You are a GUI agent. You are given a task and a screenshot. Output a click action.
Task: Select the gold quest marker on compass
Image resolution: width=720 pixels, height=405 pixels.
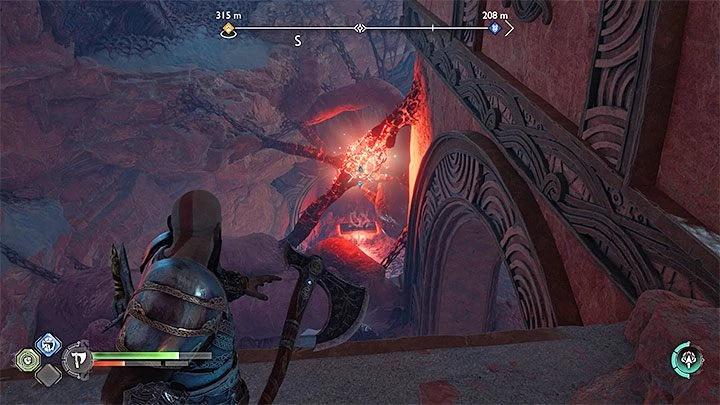click(227, 30)
